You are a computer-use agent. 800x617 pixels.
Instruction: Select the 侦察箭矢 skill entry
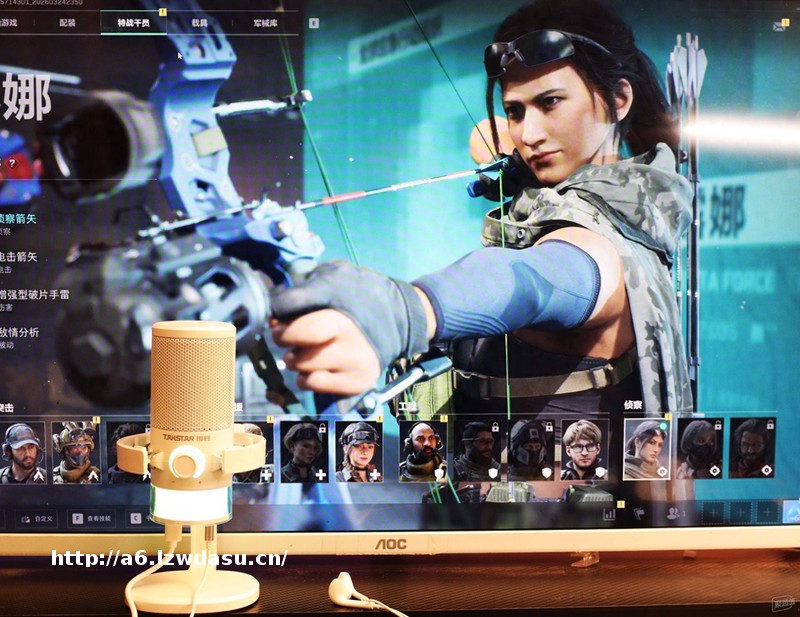[x=20, y=220]
